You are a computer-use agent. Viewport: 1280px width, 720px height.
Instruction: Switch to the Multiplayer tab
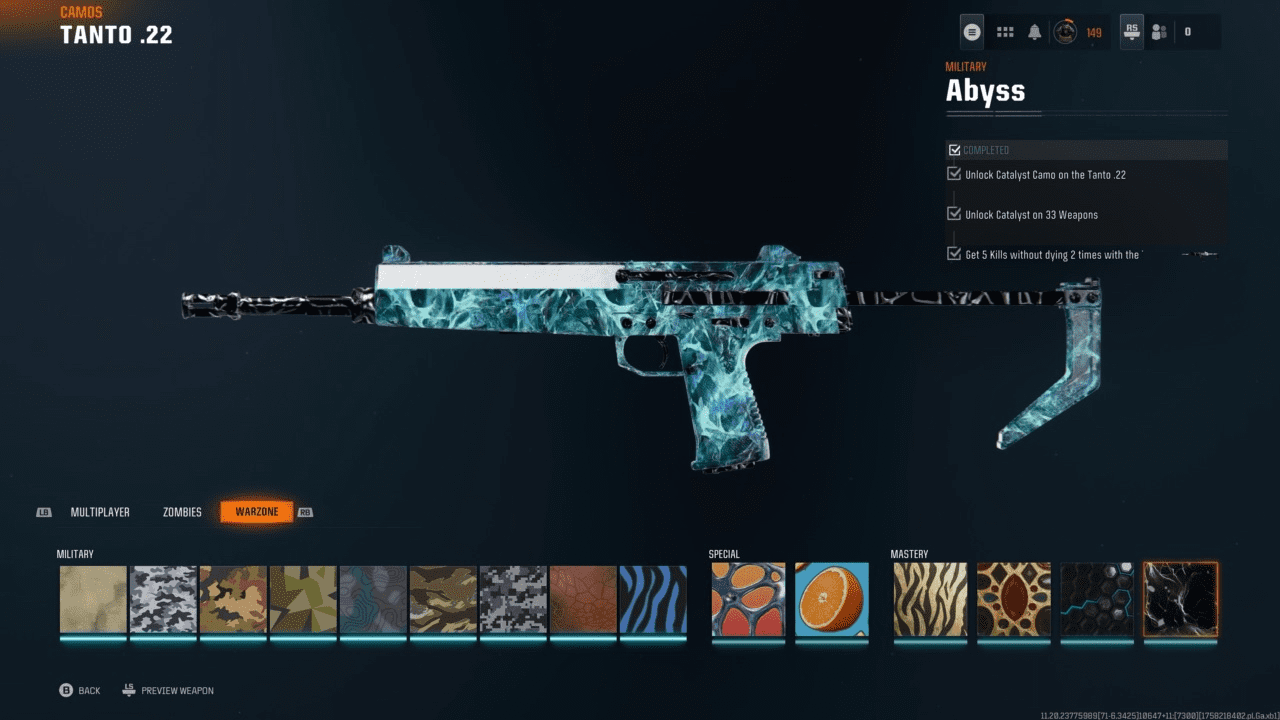(101, 511)
